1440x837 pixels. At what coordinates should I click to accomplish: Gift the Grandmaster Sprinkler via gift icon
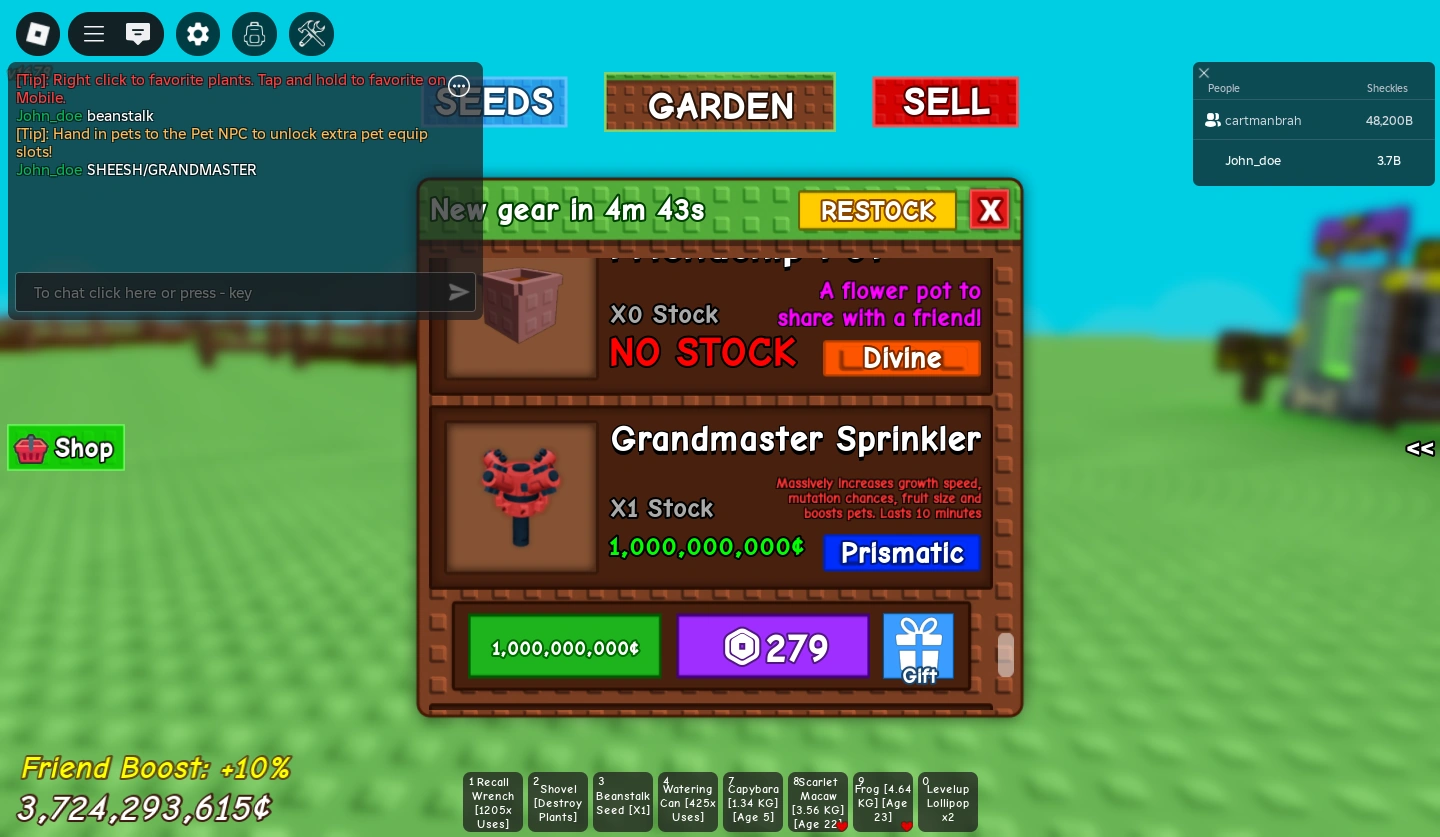918,645
